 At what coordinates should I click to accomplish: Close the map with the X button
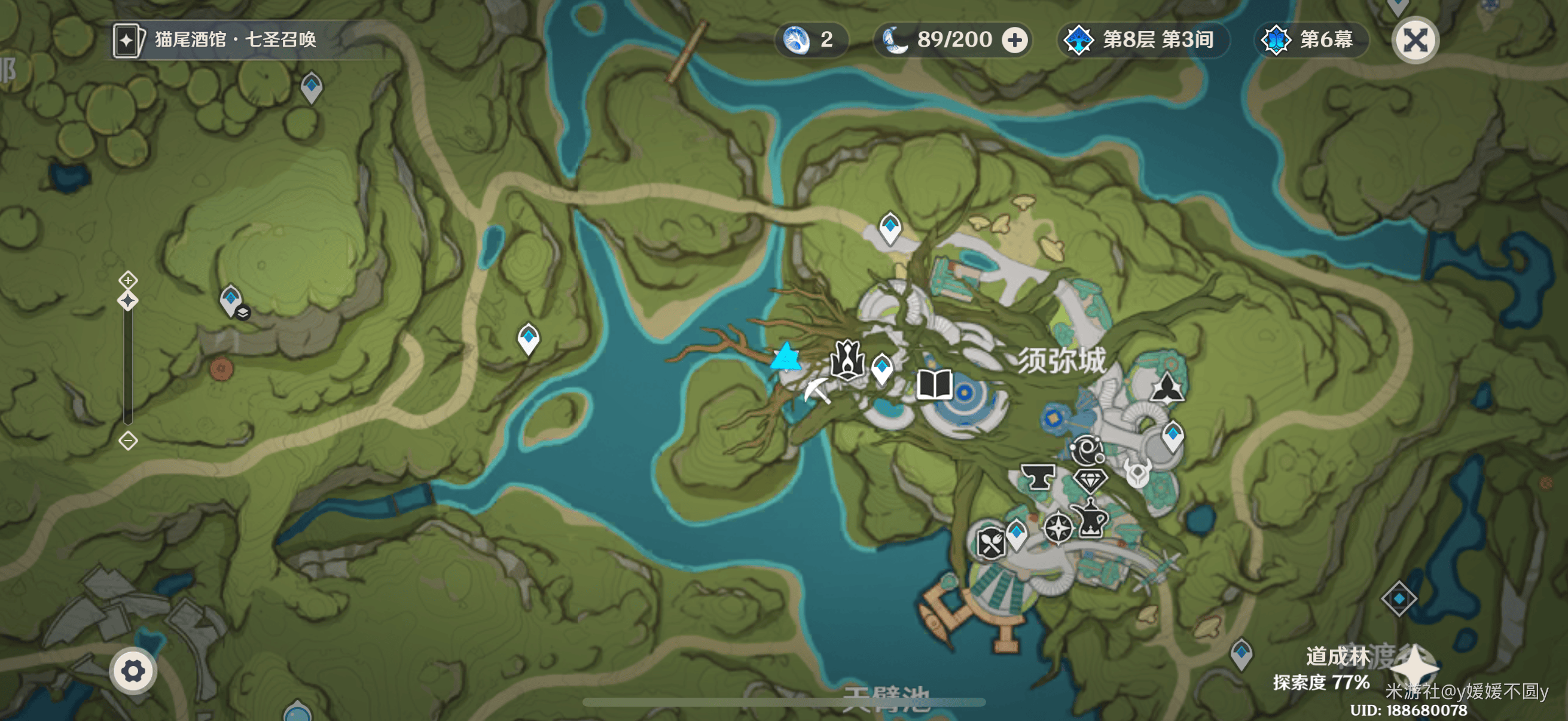(x=1416, y=40)
